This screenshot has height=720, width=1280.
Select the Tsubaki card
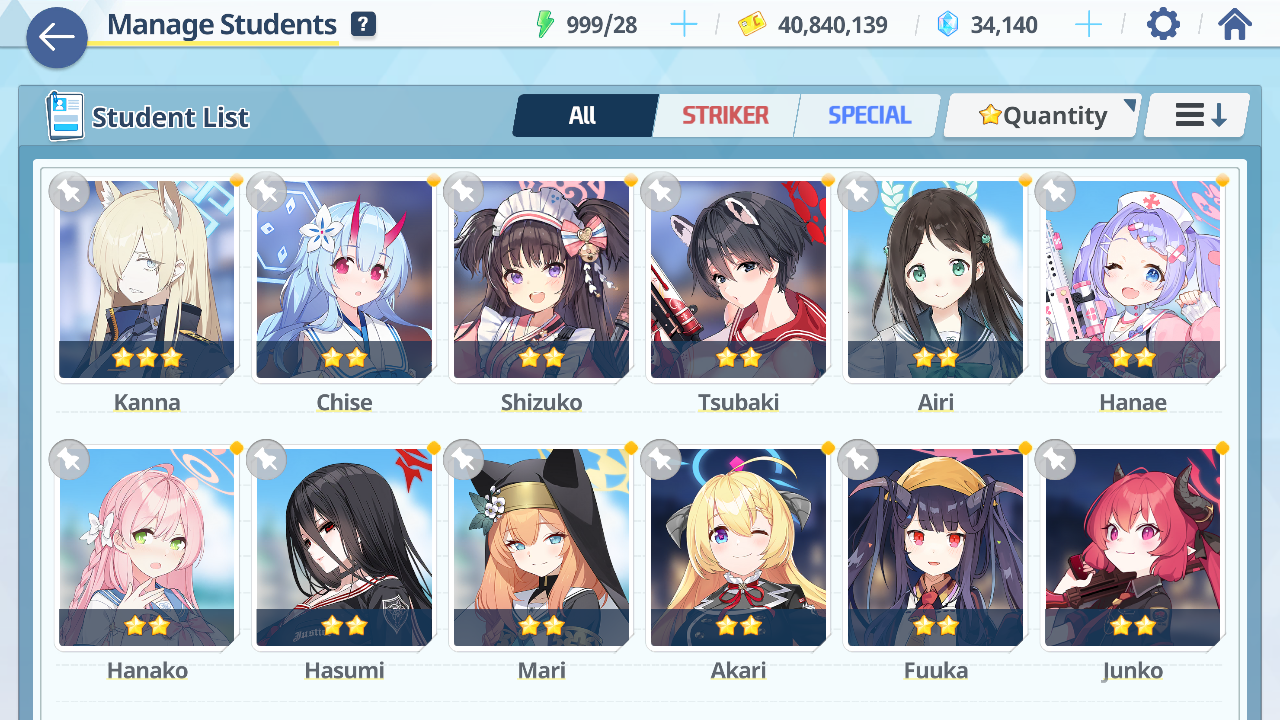point(738,280)
